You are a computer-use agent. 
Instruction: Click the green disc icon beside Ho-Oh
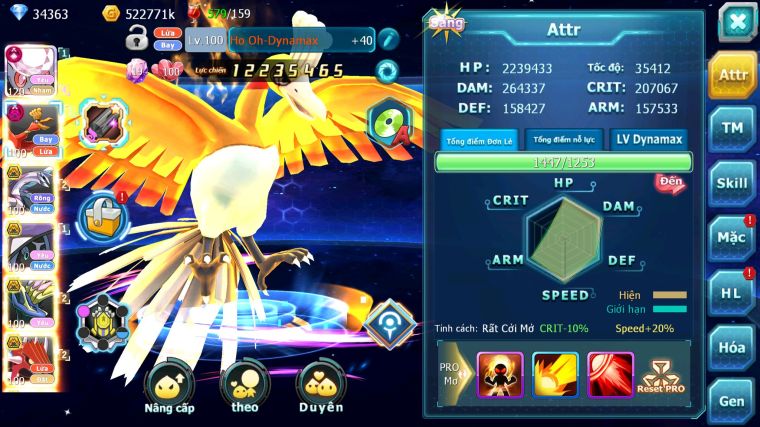(x=388, y=124)
